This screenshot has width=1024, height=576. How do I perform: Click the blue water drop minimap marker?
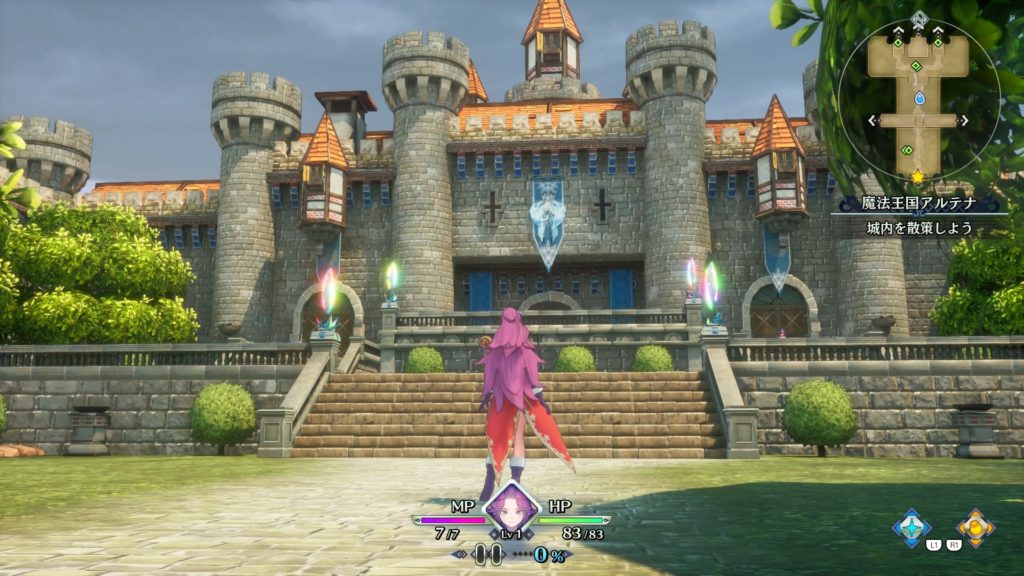pos(919,98)
